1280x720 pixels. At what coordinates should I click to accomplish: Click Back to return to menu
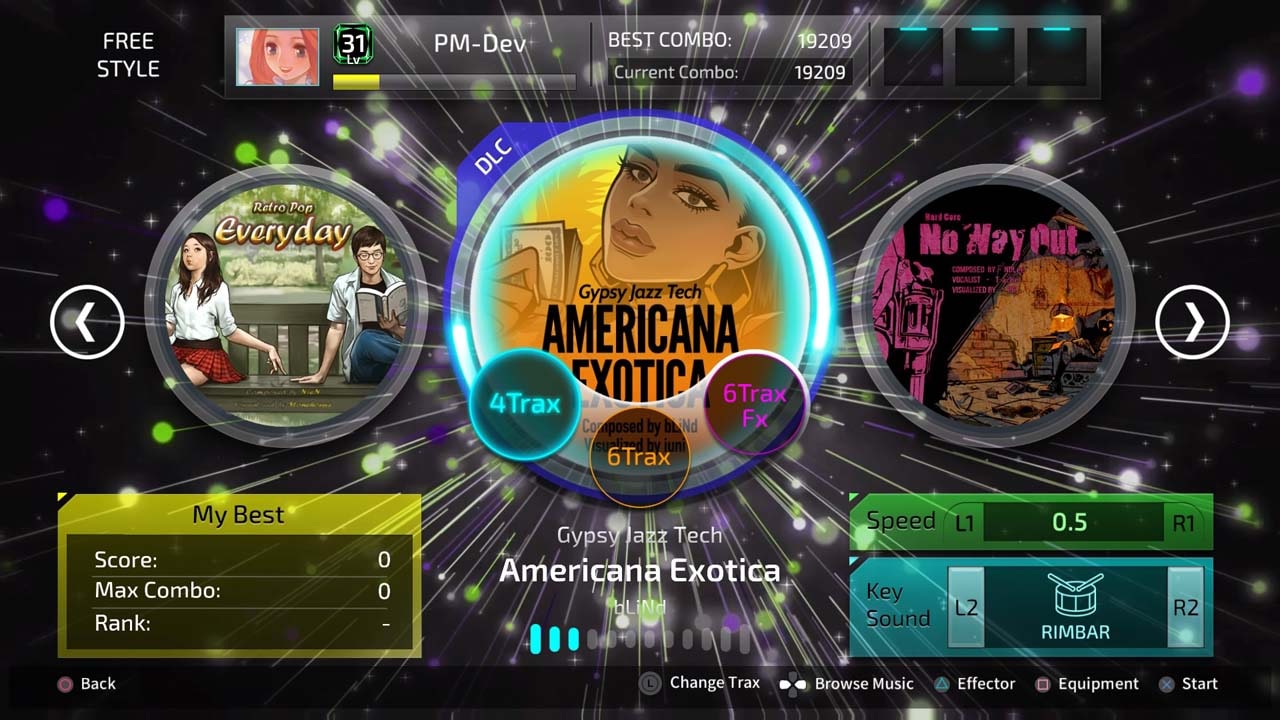point(88,684)
